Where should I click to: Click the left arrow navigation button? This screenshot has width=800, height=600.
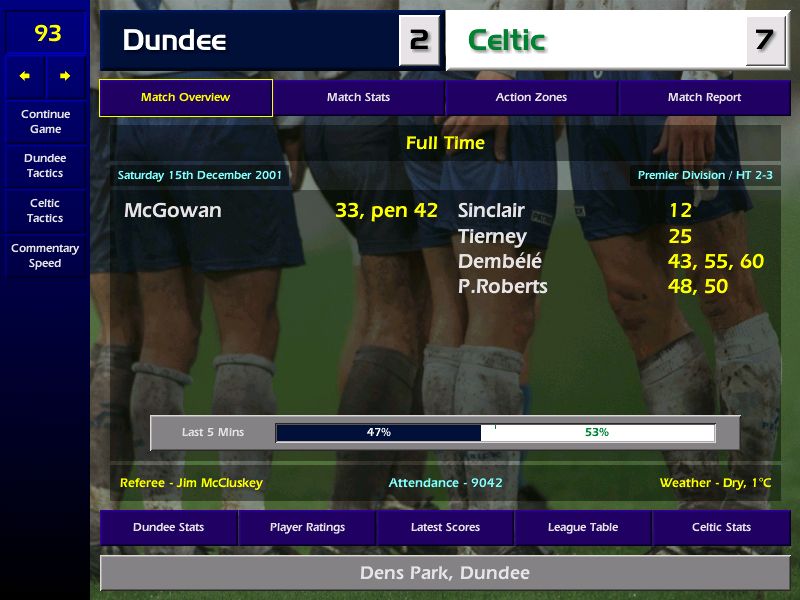coord(25,76)
